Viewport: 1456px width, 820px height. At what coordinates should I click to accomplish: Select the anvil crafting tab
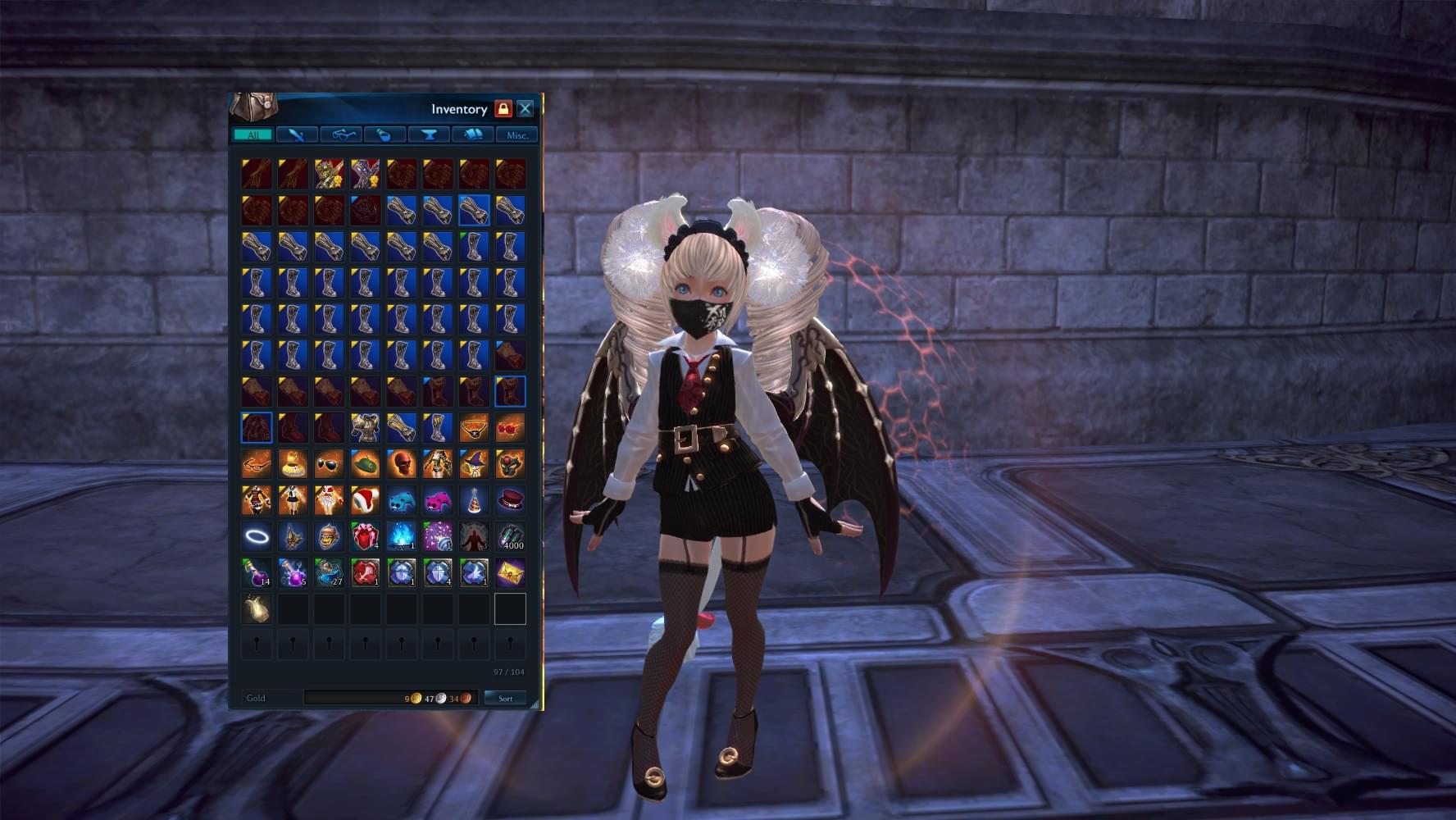tap(429, 134)
